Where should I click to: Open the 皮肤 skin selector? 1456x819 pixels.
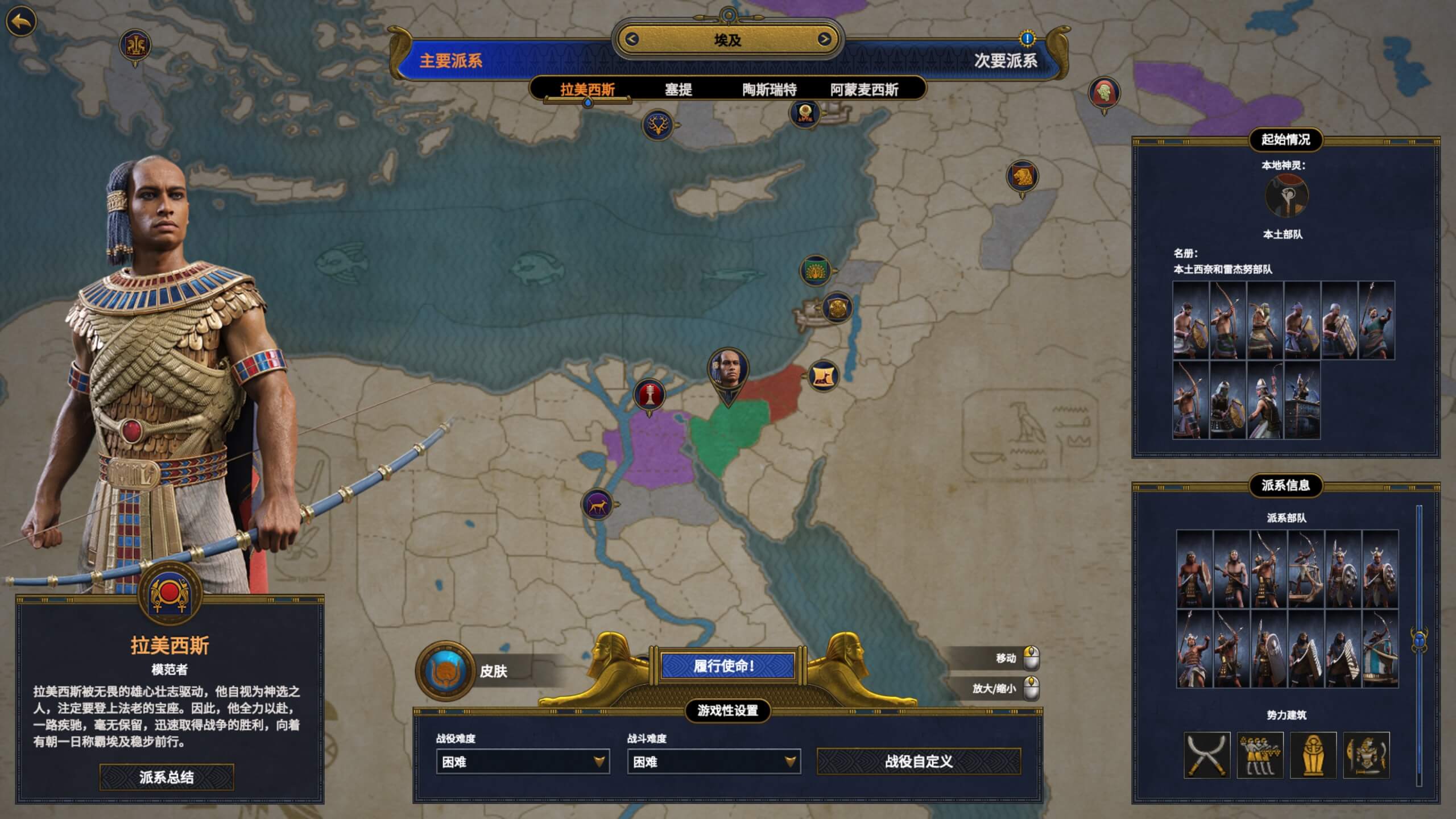[445, 671]
